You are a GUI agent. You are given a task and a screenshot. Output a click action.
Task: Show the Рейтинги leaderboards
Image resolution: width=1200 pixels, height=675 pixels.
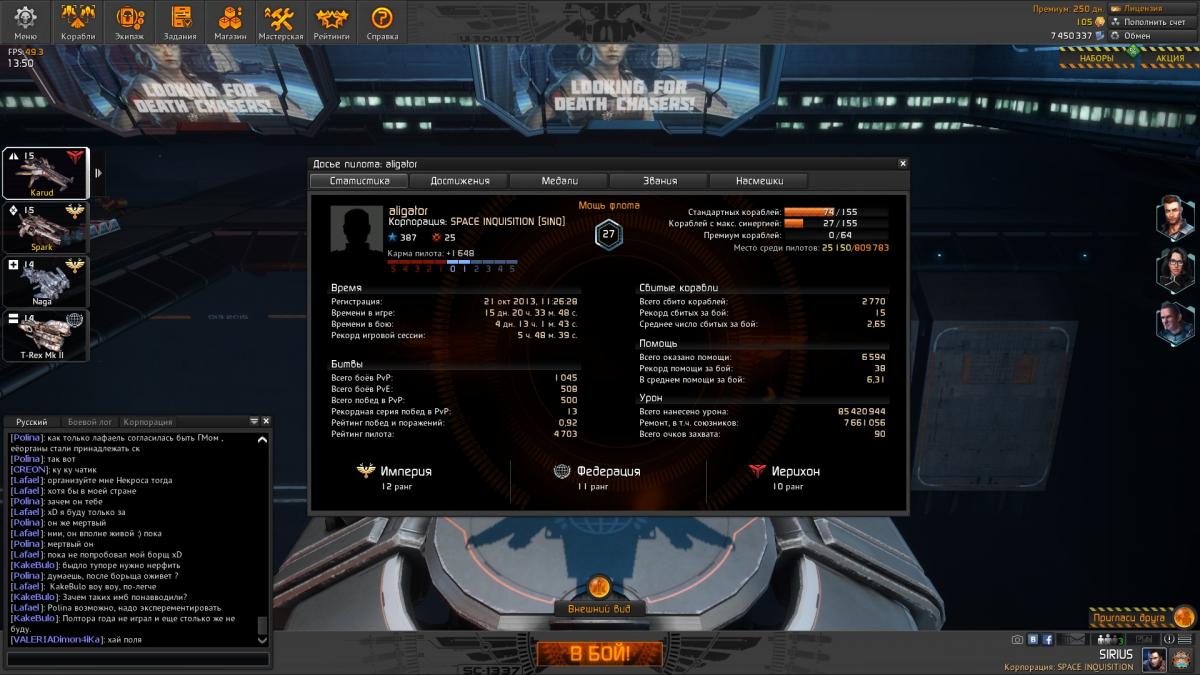click(x=331, y=22)
